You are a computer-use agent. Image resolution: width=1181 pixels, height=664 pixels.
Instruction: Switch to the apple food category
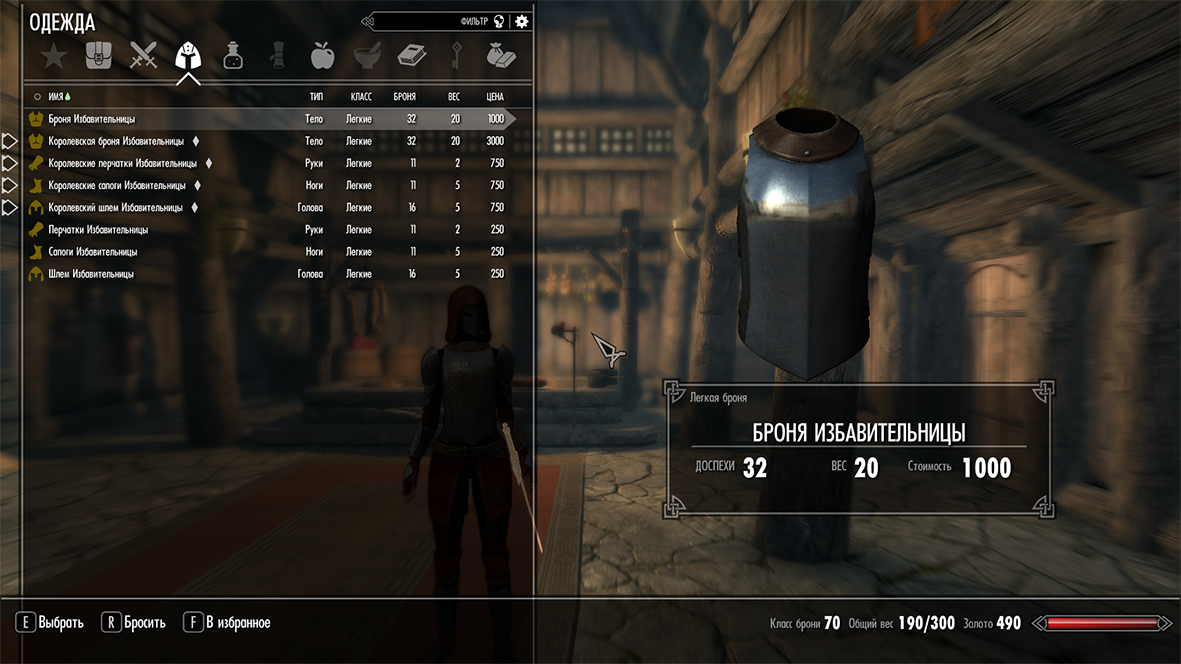(x=322, y=56)
